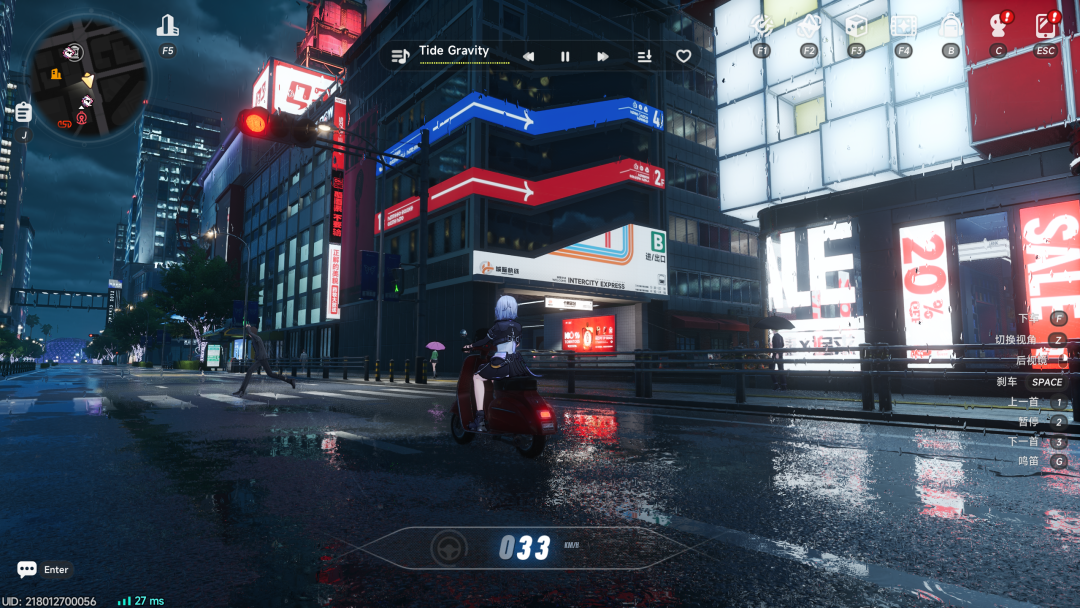Open the character head icon with red alert
Screen dimensions: 1080x608
[998, 25]
